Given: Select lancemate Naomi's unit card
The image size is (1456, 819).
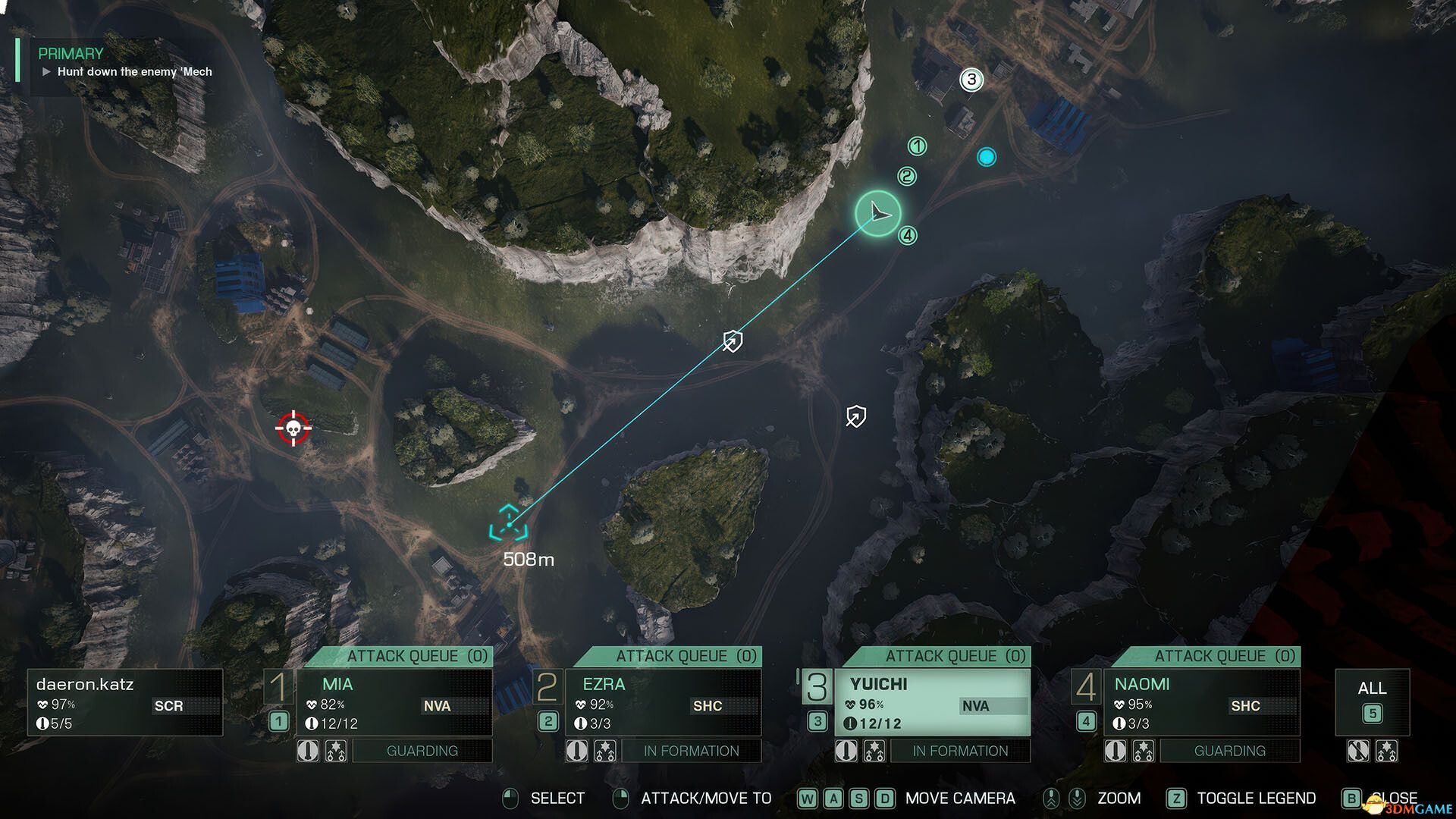Looking at the screenshot, I should click(1201, 702).
